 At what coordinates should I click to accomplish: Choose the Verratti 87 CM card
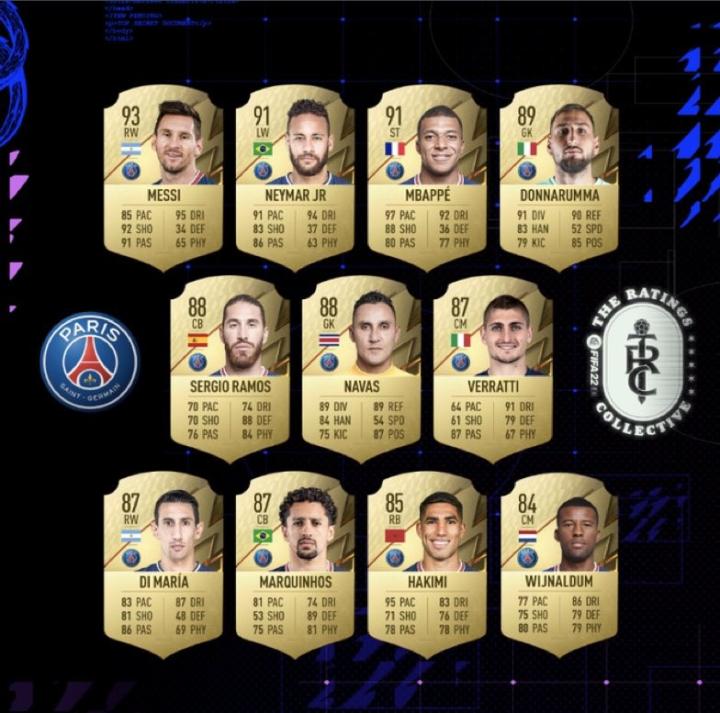tap(493, 370)
